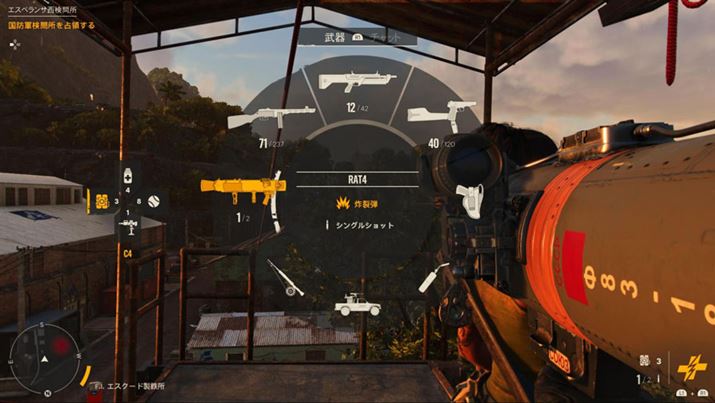Viewport: 715px width, 403px height.
Task: Use the healing syringe gadget
Action: coord(128,176)
